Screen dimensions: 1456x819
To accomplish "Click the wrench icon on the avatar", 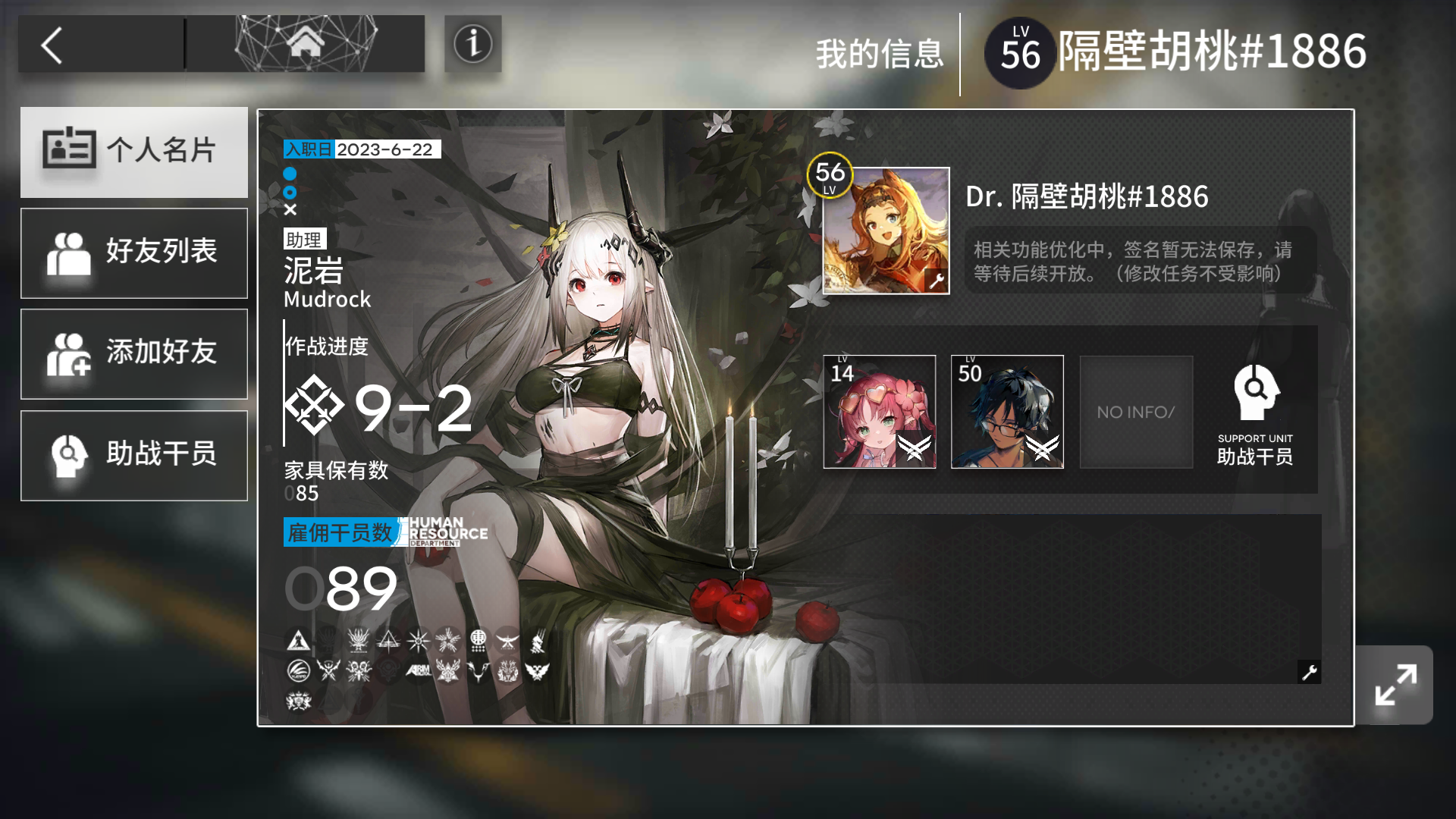I will (935, 280).
